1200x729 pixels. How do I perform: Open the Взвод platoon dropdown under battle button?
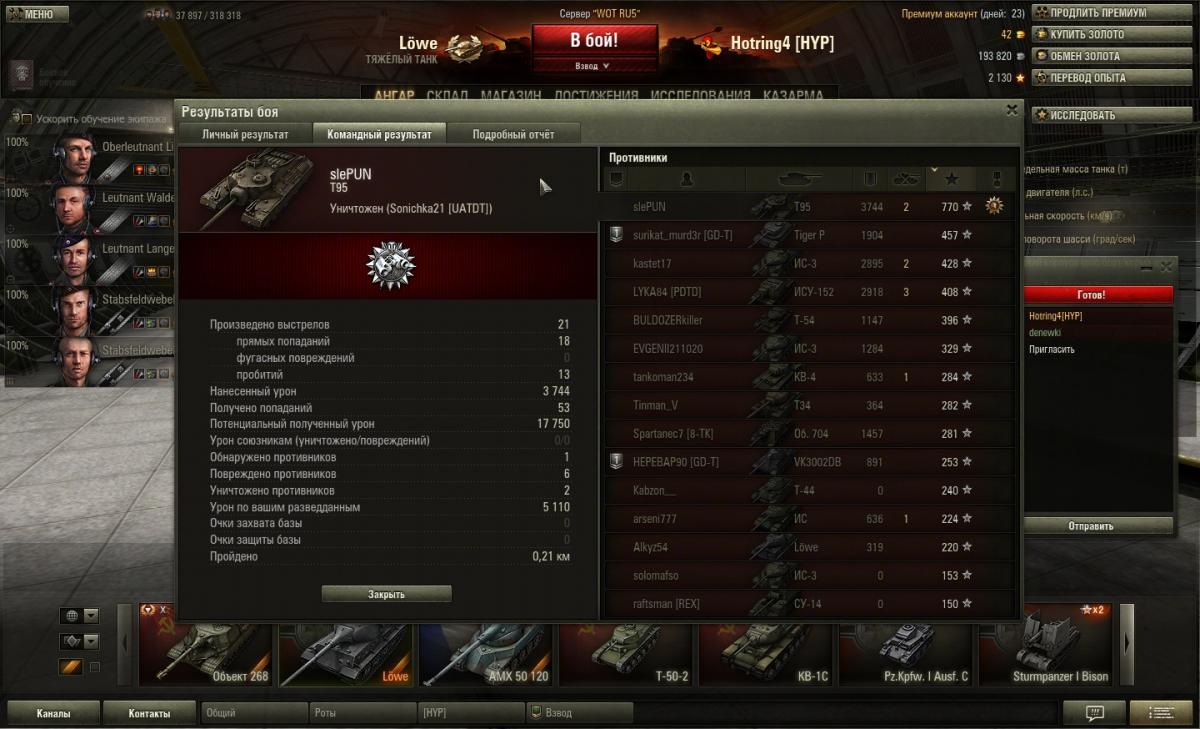pos(593,66)
